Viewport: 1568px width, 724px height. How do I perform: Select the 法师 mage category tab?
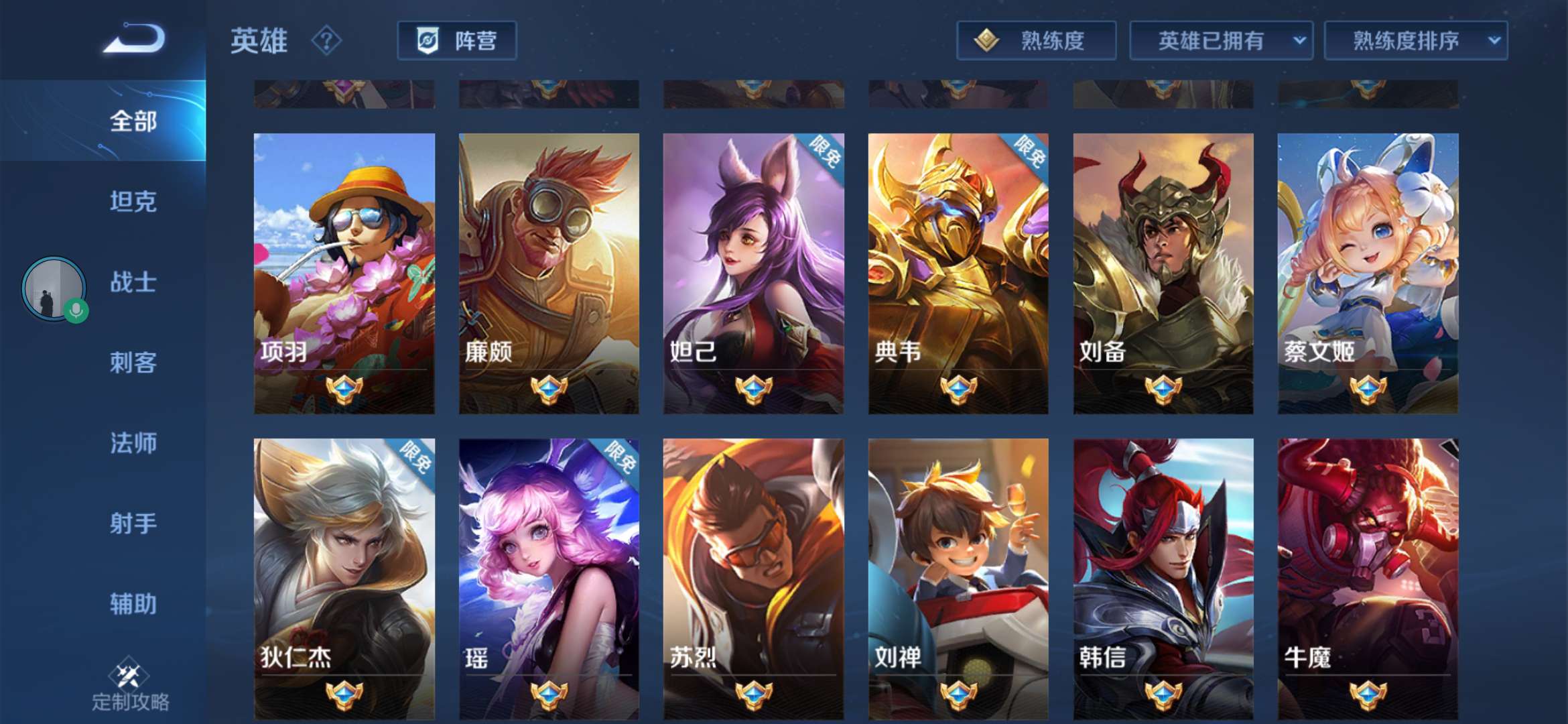tap(131, 444)
